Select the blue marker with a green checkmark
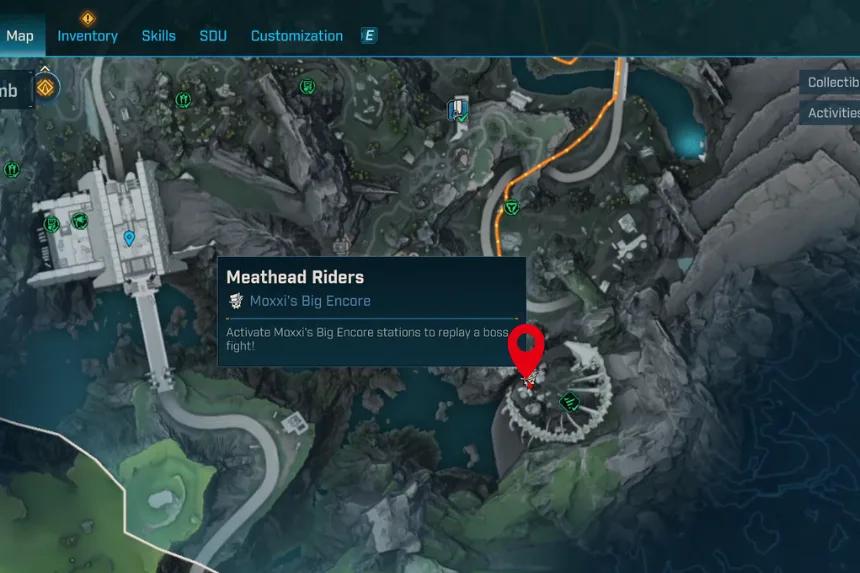This screenshot has width=860, height=573. click(x=458, y=110)
